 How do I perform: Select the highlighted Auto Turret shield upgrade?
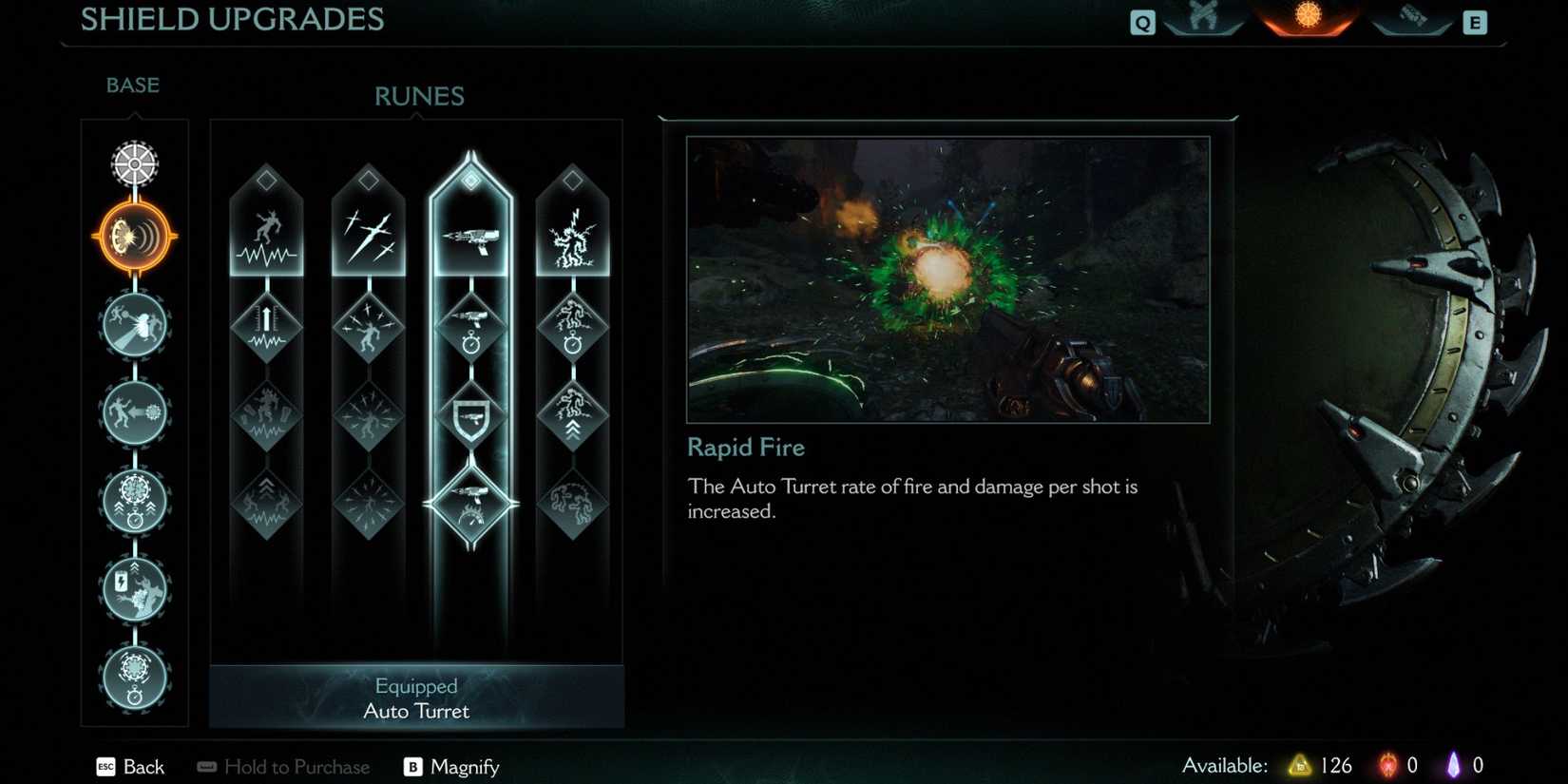(133, 236)
